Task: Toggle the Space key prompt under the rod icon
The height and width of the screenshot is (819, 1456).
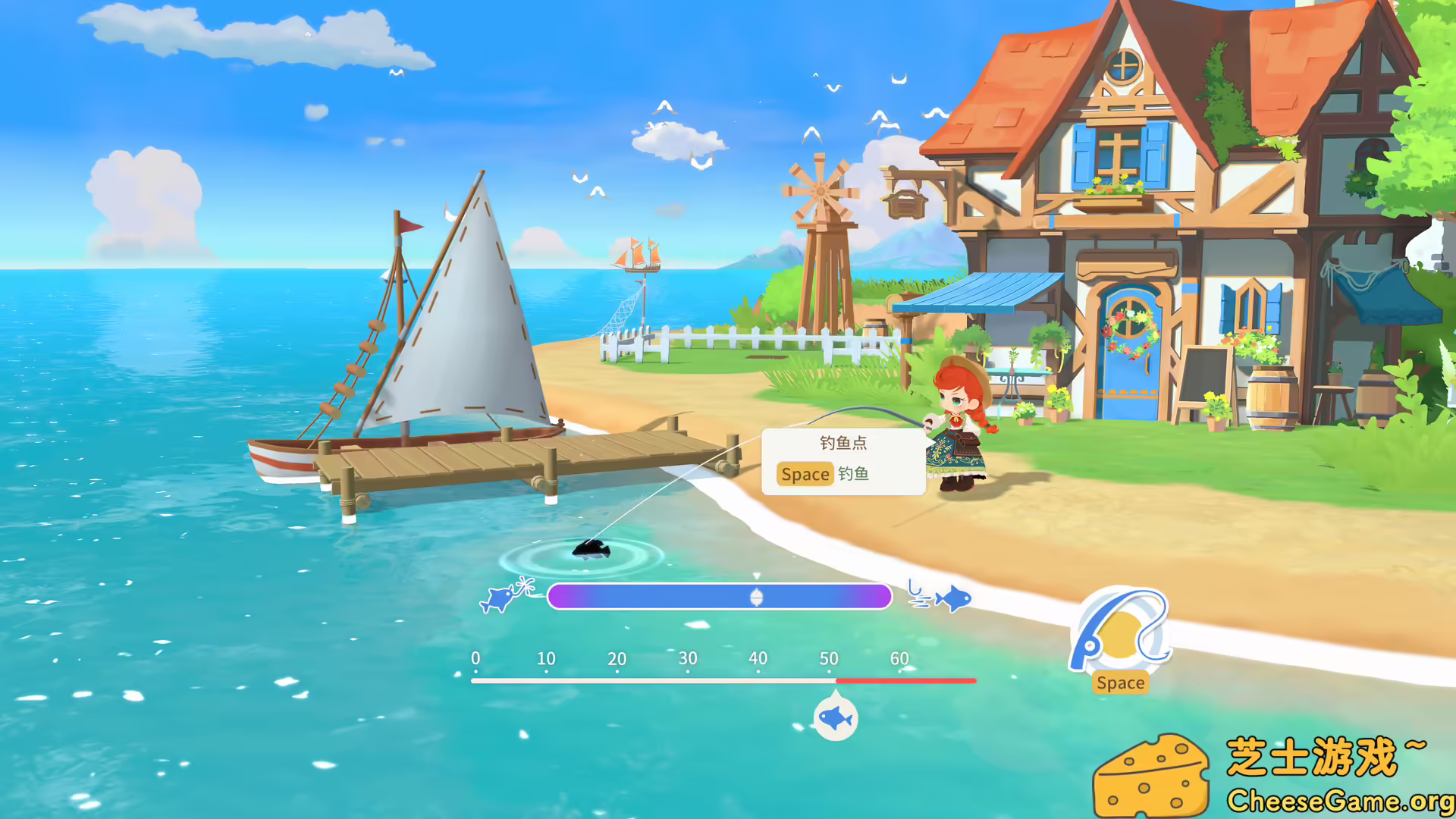Action: click(1120, 682)
